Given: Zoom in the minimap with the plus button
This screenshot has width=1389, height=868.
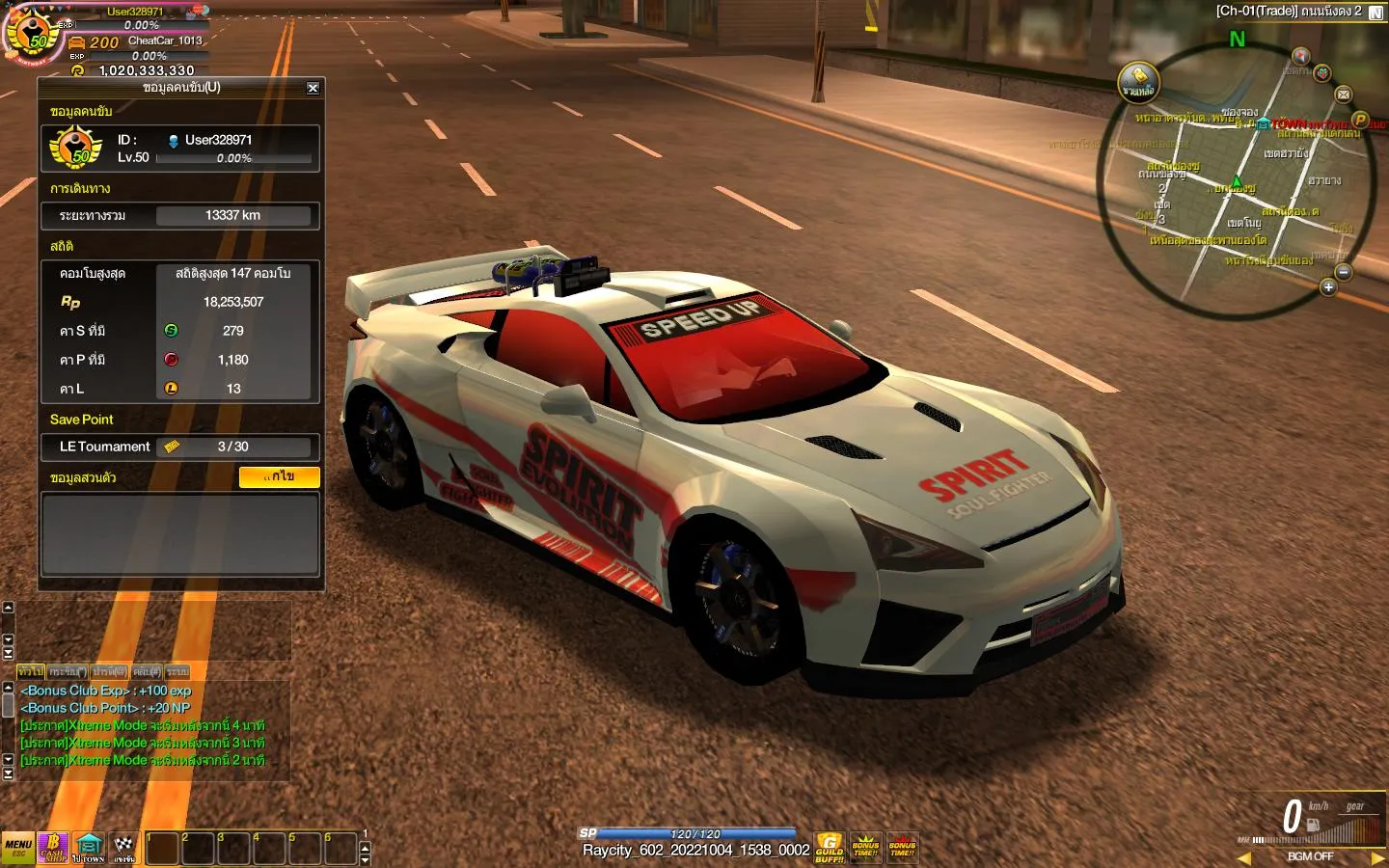Looking at the screenshot, I should point(1328,287).
